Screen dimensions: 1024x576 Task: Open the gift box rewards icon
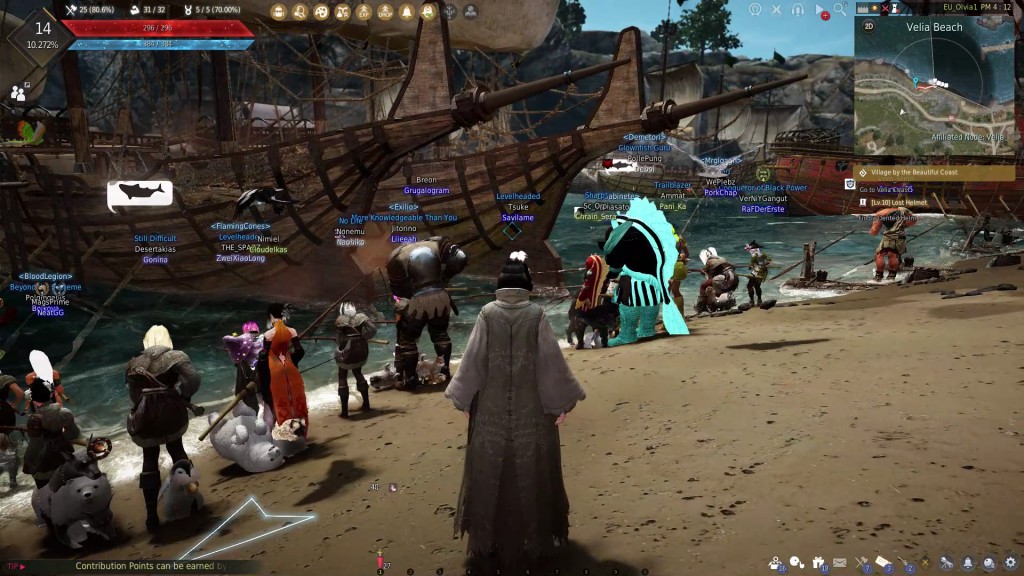(819, 563)
